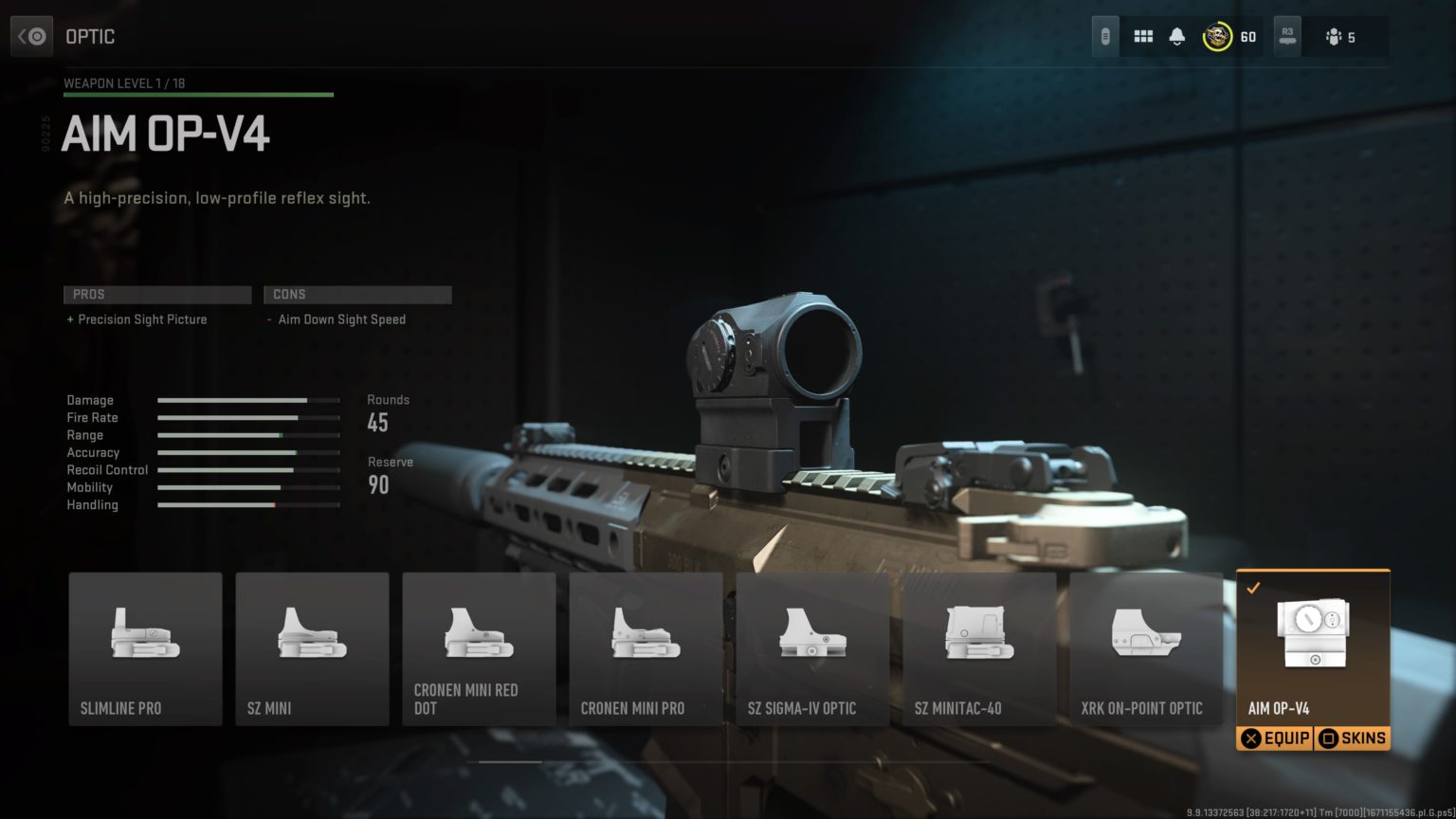Click the back arrow next to OPTIC

pos(31,35)
